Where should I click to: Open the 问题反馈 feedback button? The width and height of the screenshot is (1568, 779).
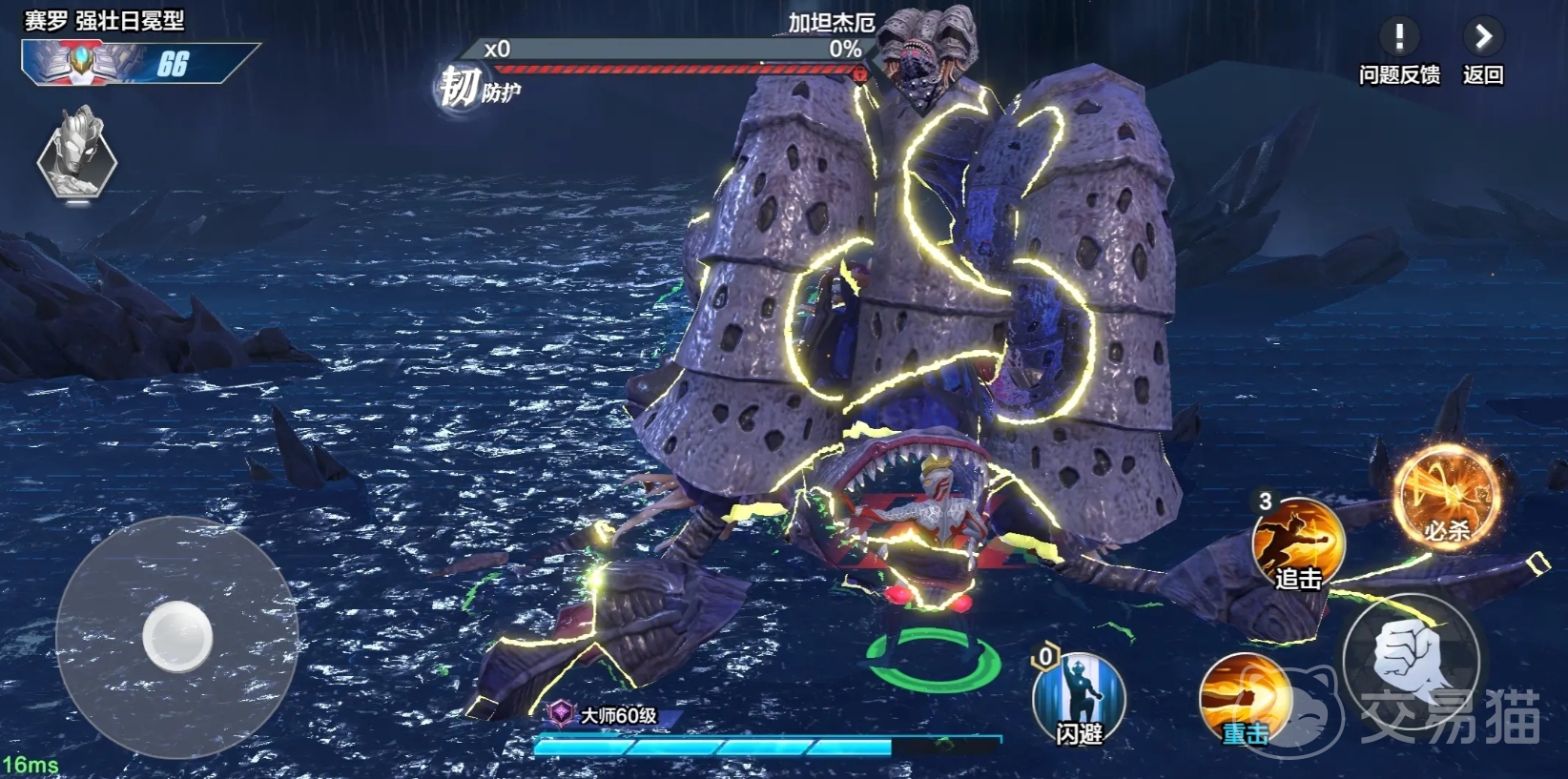point(1398,39)
